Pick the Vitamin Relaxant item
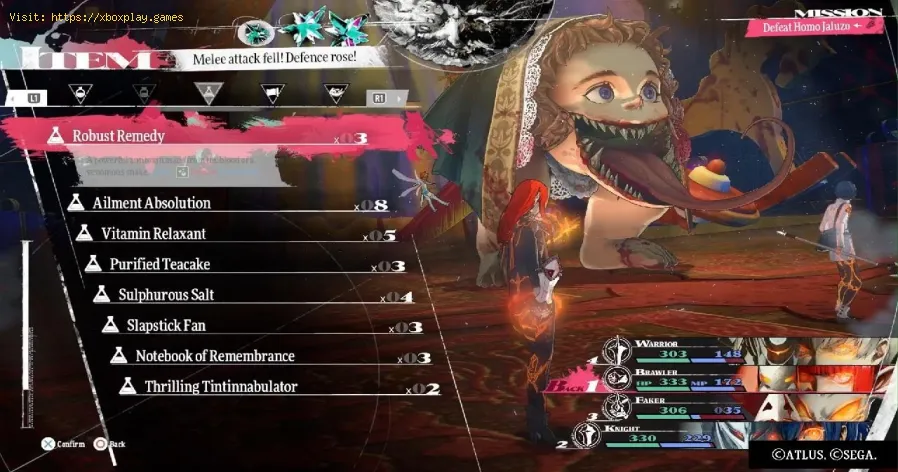This screenshot has width=898, height=472. [153, 234]
